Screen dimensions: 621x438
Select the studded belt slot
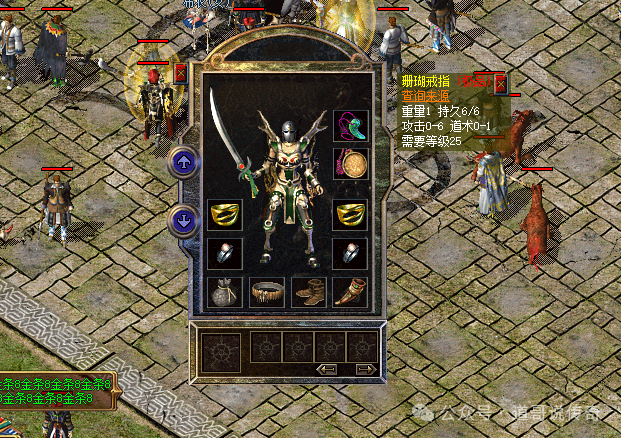[x=266, y=292]
